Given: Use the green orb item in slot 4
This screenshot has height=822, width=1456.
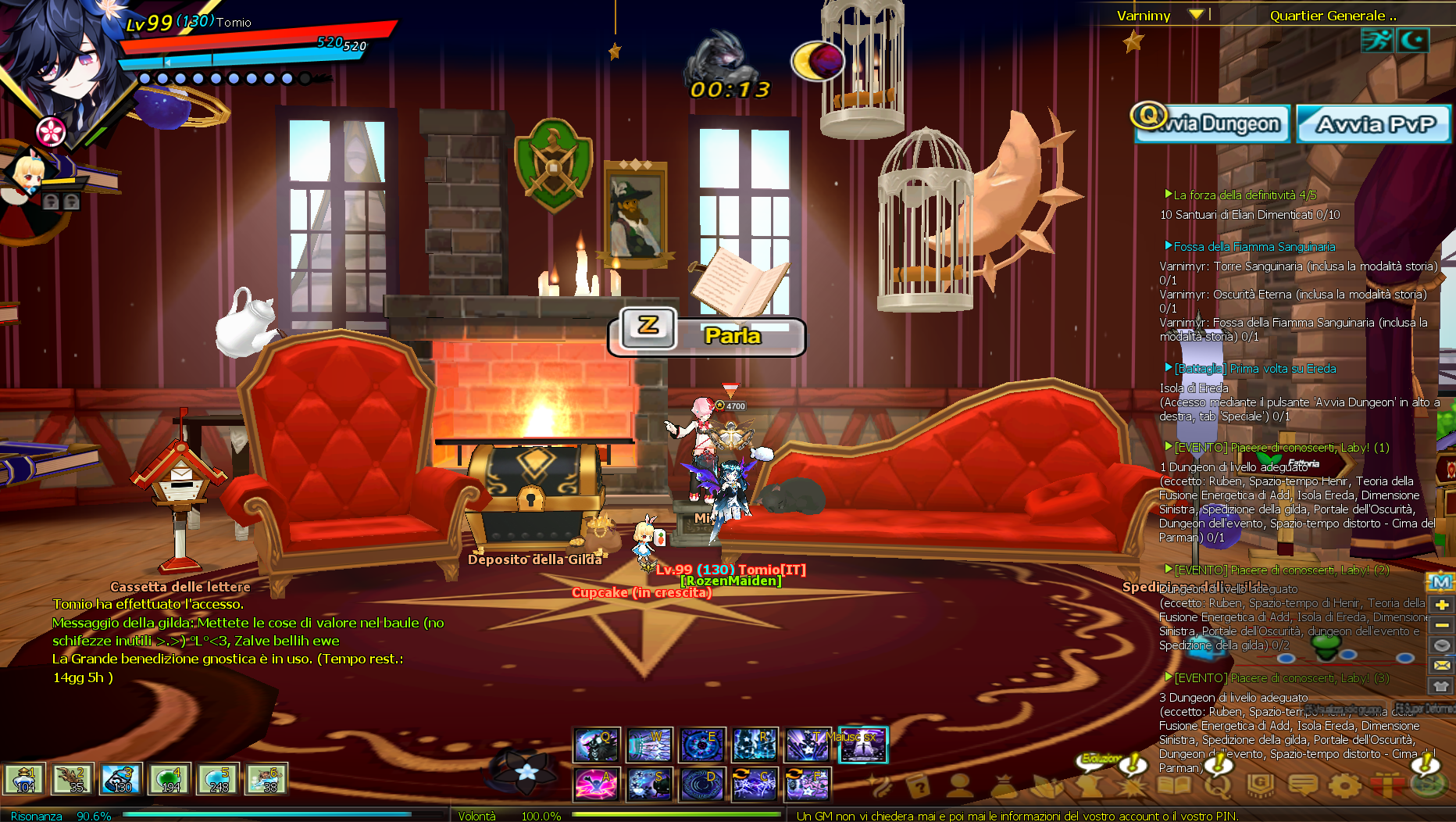Looking at the screenshot, I should 170,779.
